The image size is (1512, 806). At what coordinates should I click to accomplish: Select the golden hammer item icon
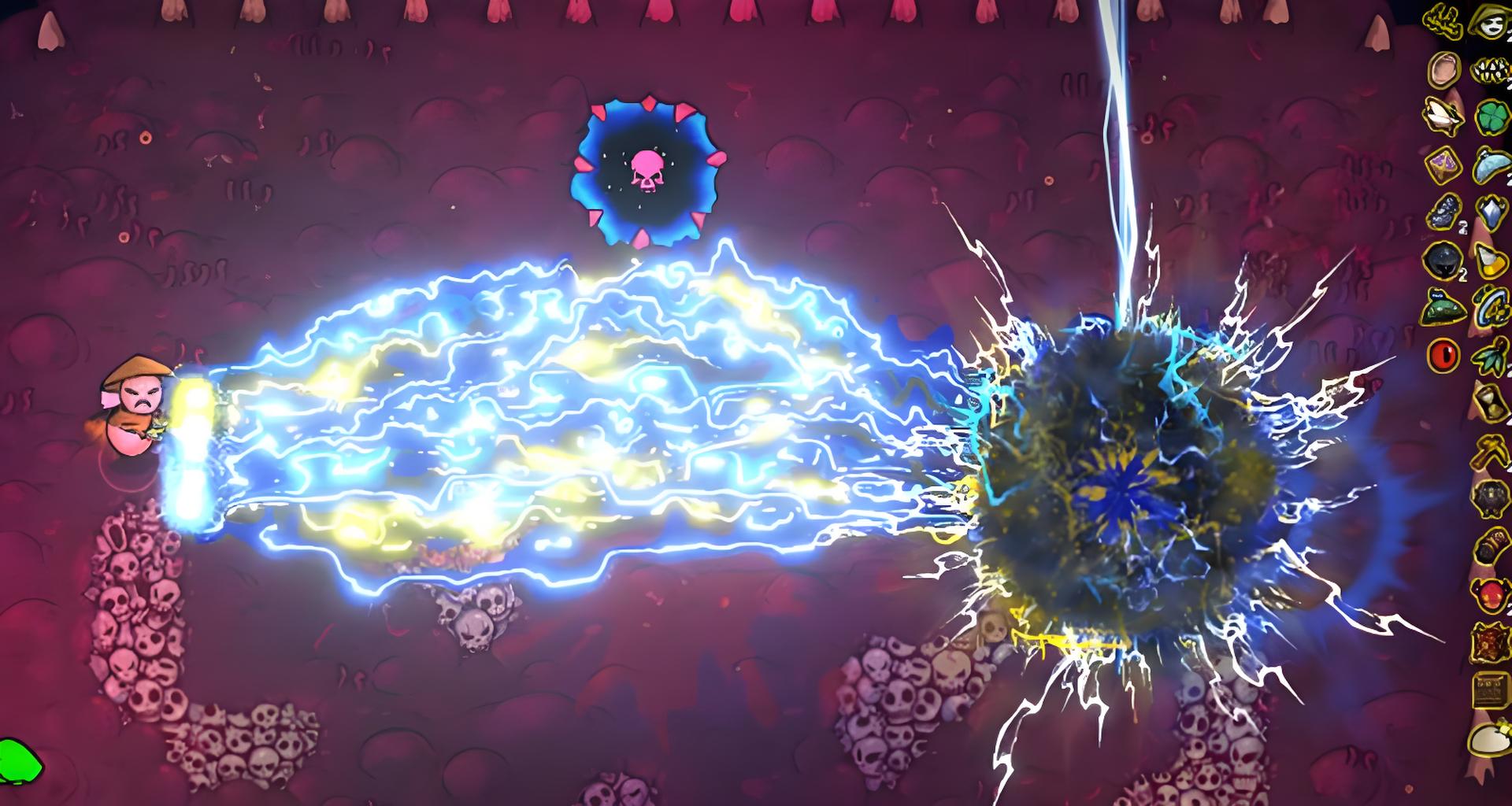coord(1489,451)
